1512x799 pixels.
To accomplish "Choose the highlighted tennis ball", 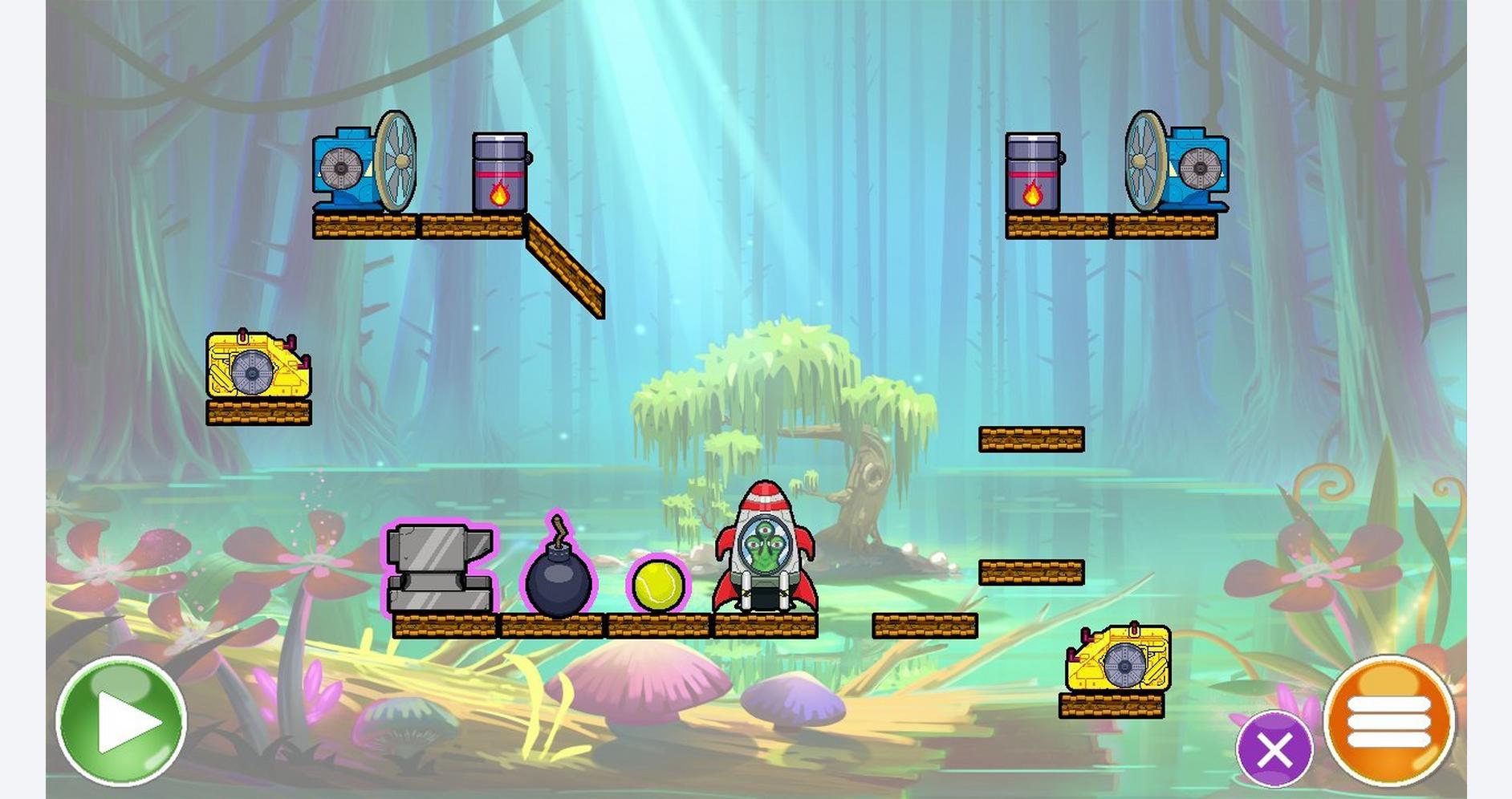I will pos(658,586).
